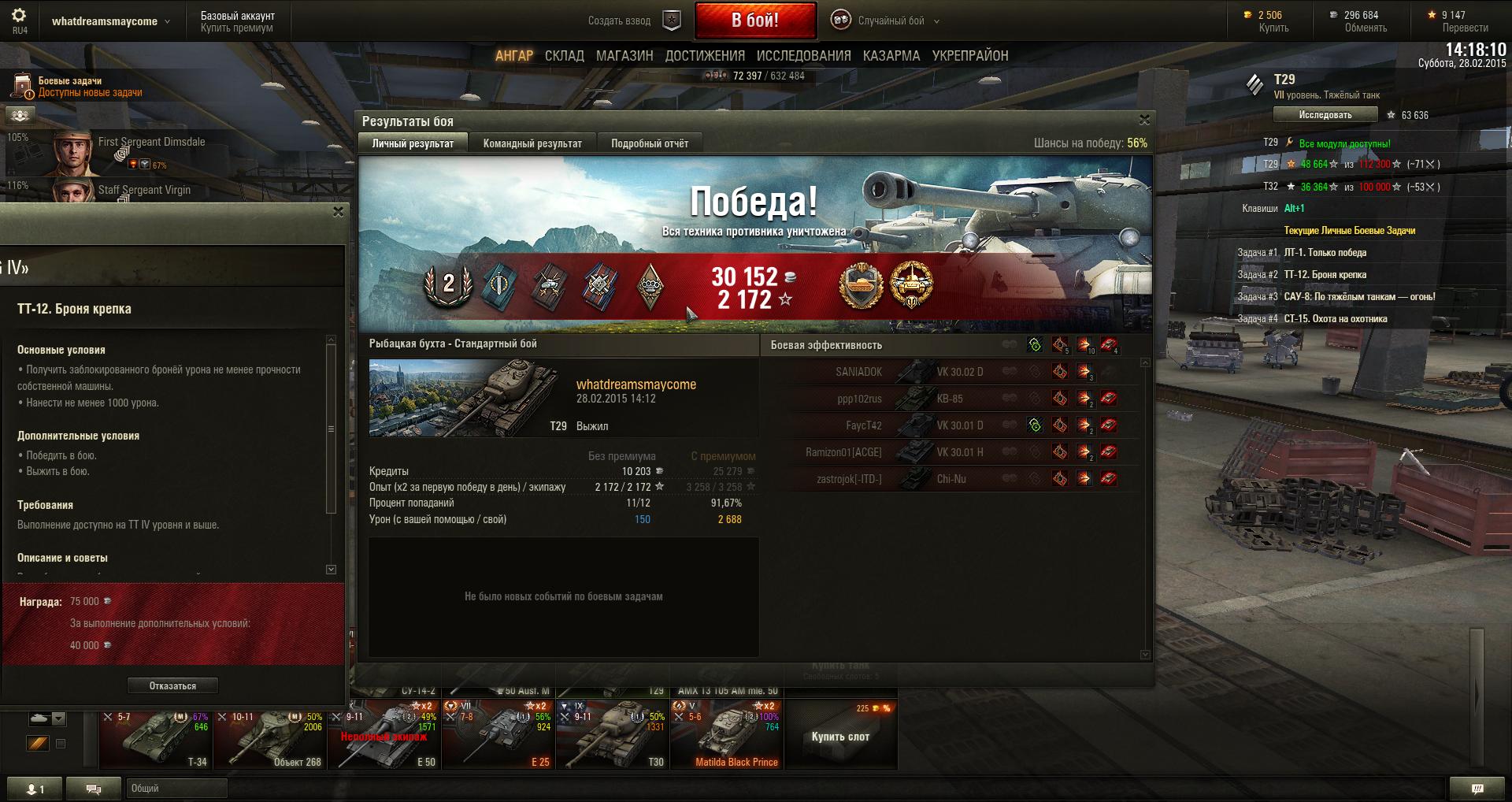Close the personal mission panel
This screenshot has height=802, width=1512.
(338, 212)
